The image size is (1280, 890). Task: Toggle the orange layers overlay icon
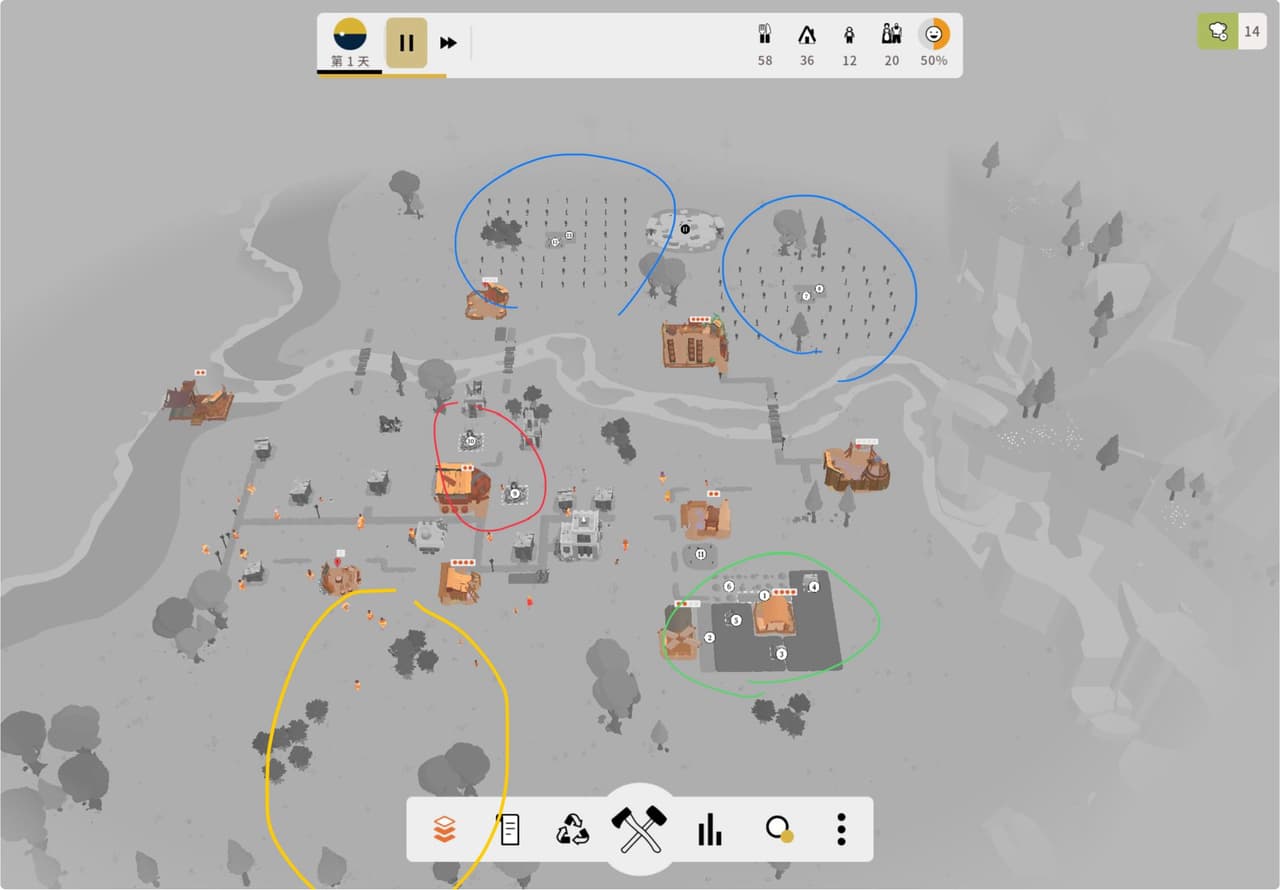[444, 829]
